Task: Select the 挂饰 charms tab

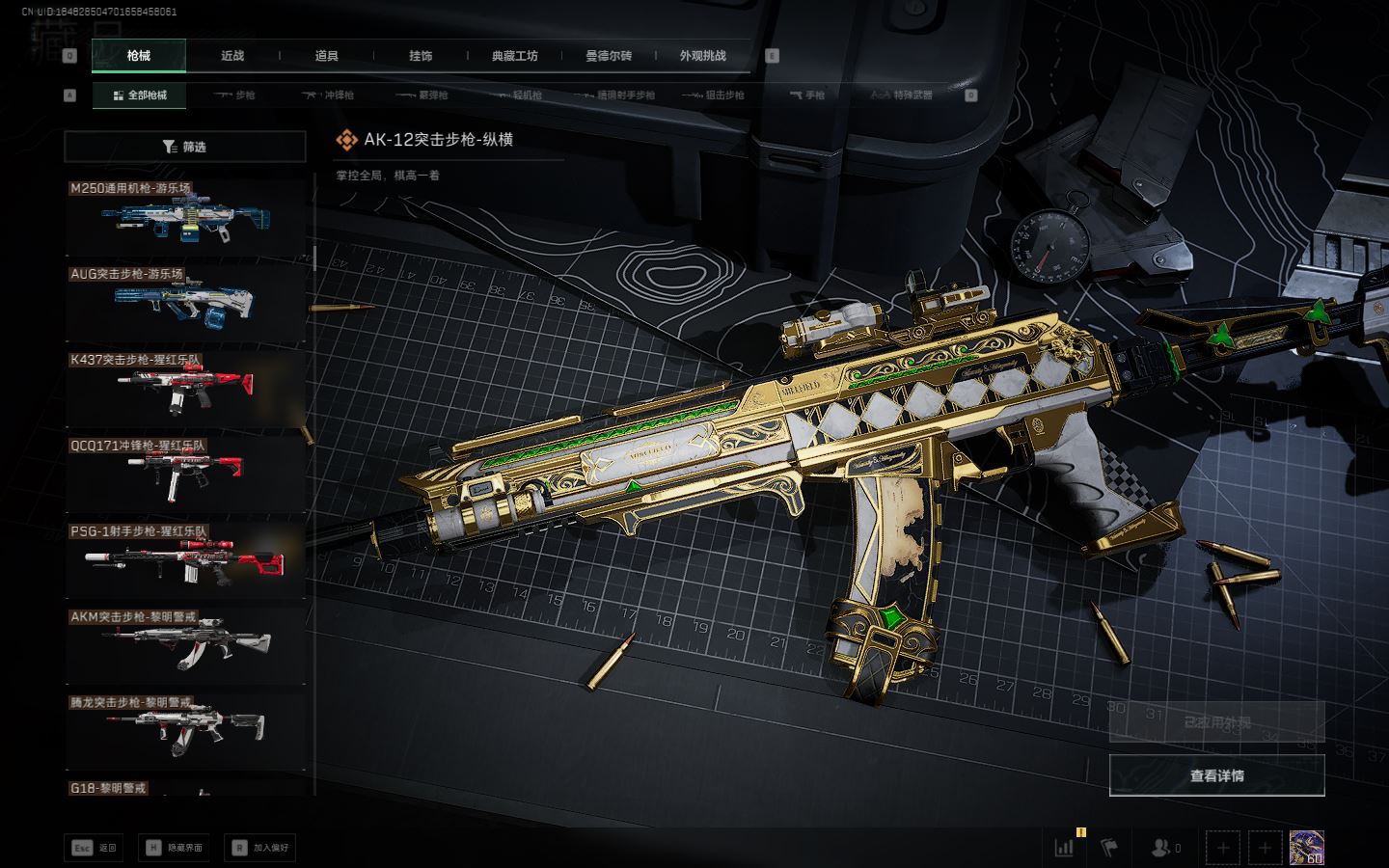Action: click(421, 56)
